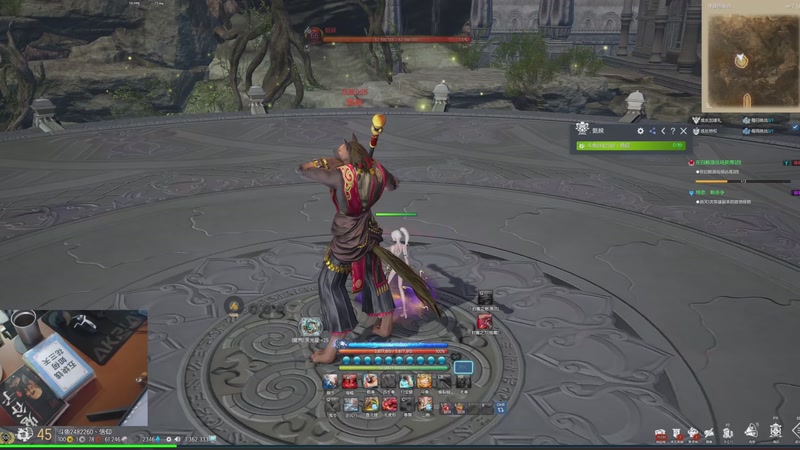Image resolution: width=800 pixels, height=450 pixels.
Task: Click the blue swap button on the skill bar
Action: coord(501,404)
